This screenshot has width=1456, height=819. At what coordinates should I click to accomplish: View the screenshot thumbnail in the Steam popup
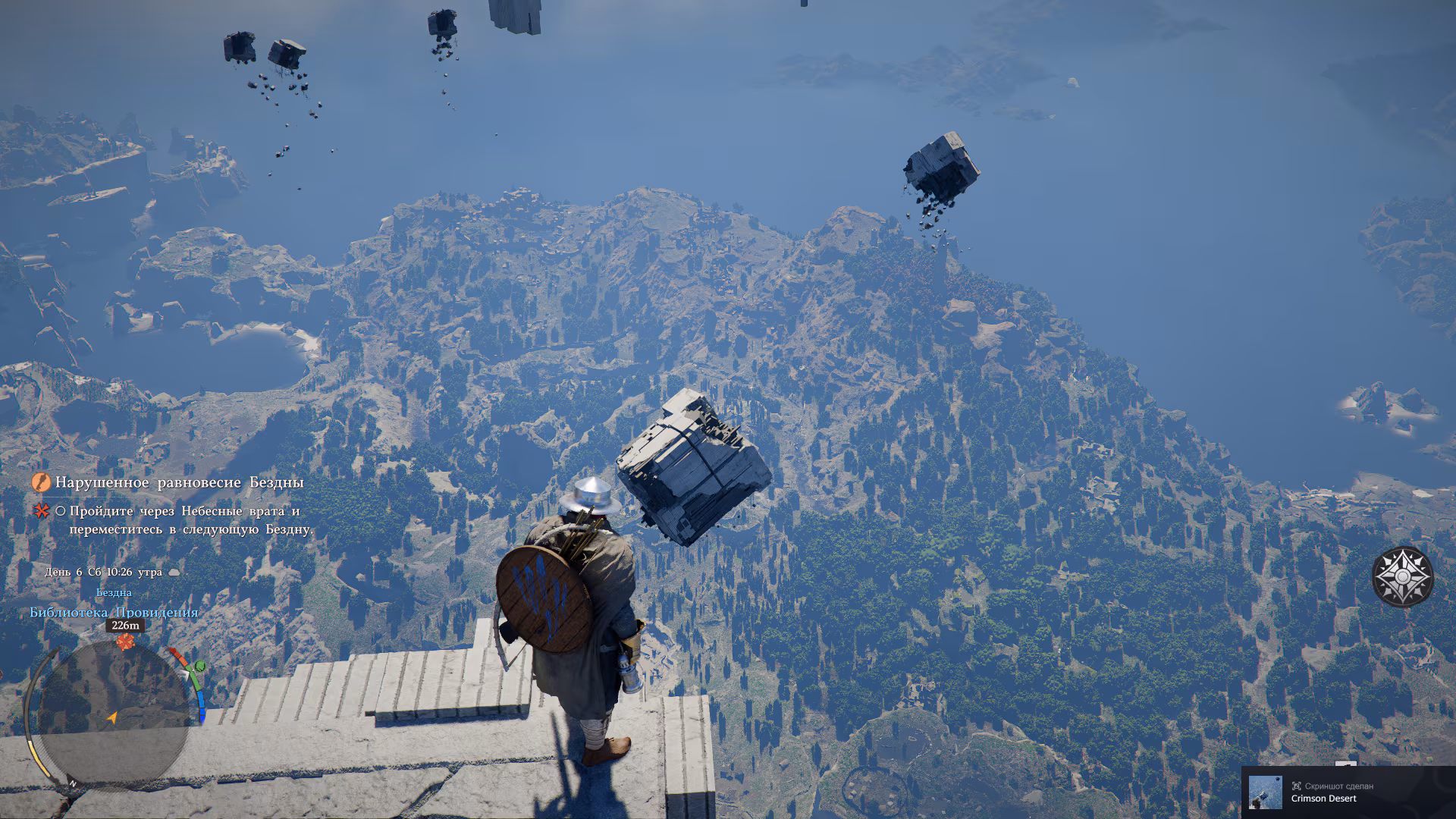[1265, 792]
